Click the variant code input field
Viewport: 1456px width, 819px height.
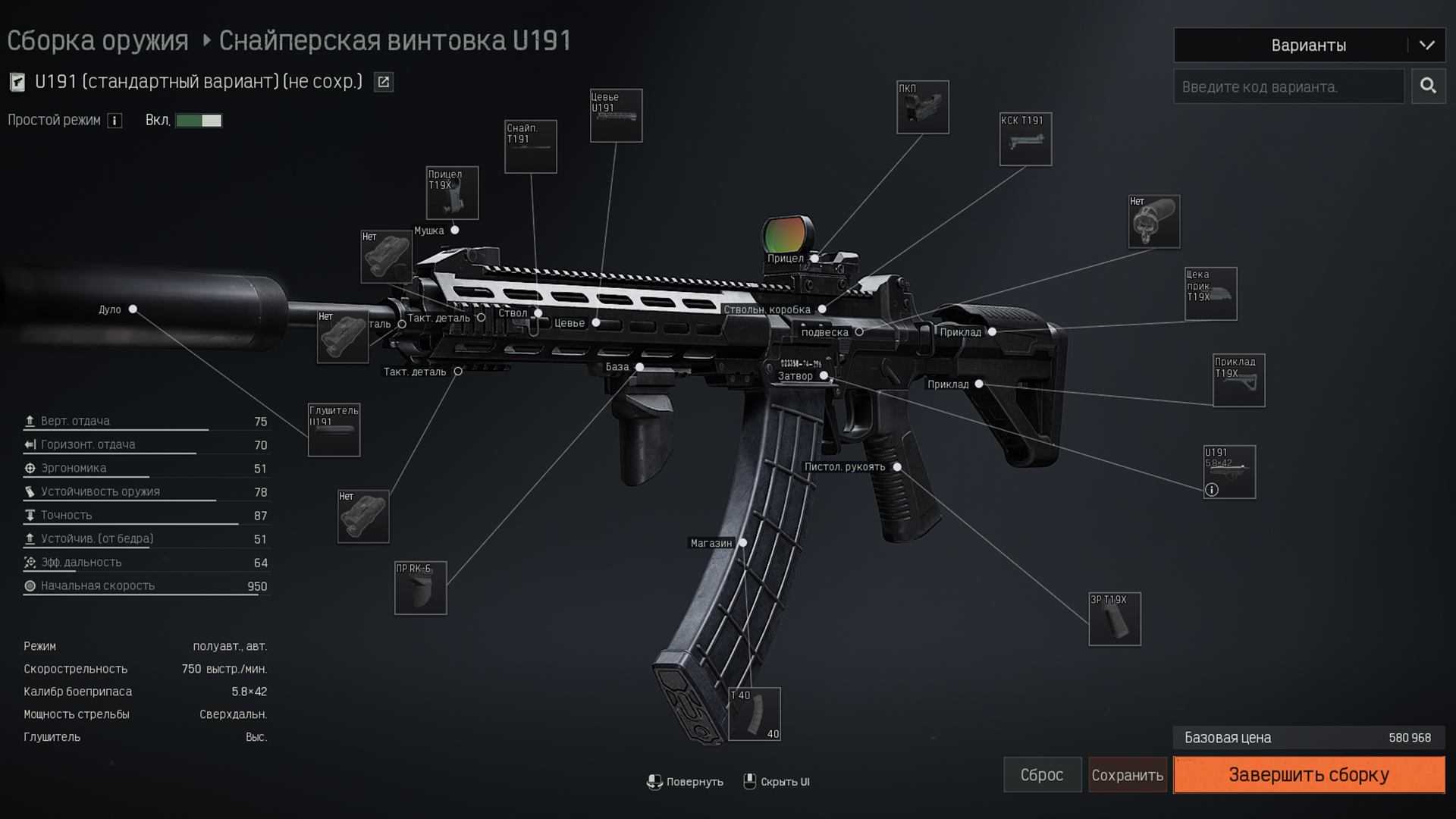(1288, 87)
